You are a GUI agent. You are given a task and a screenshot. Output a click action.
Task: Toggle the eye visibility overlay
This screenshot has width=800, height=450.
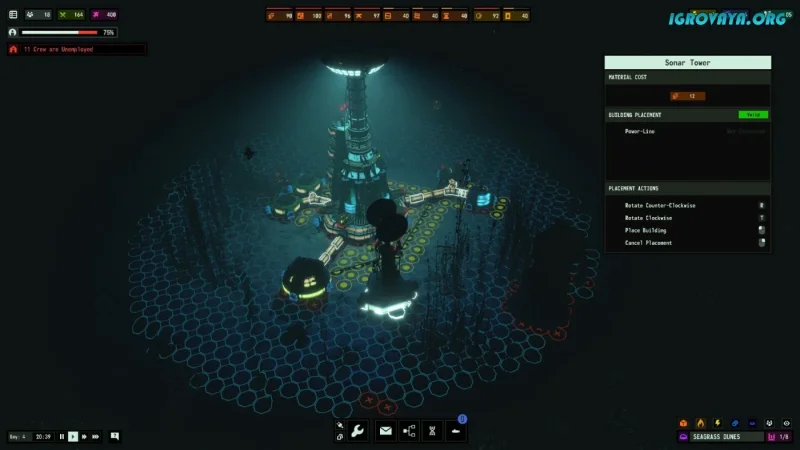click(x=786, y=423)
